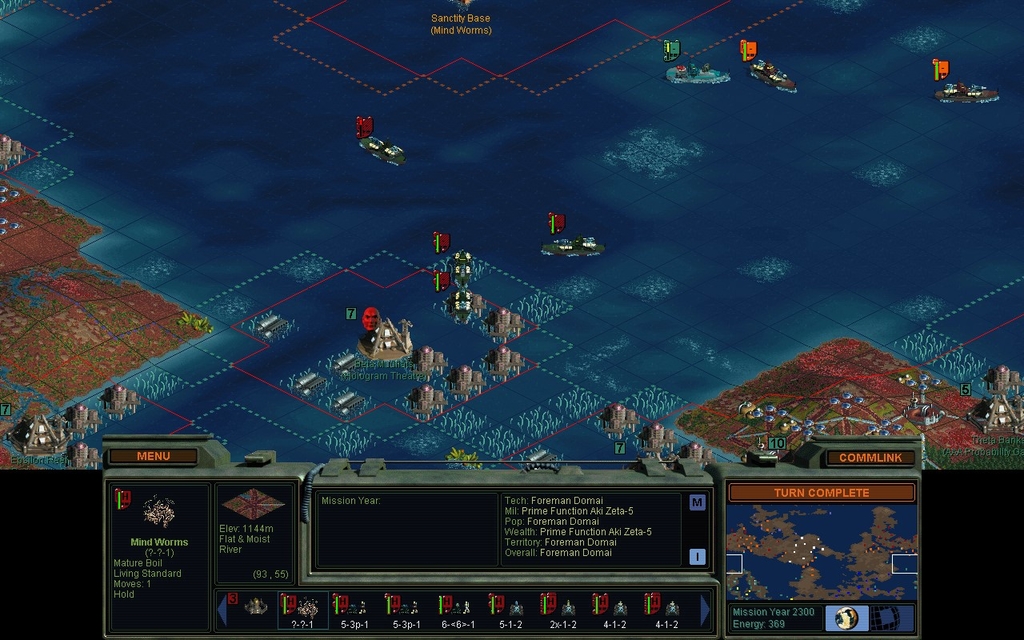Select the Mind Worms unit in stack list
Image resolution: width=1024 pixels, height=640 pixels.
[303, 609]
